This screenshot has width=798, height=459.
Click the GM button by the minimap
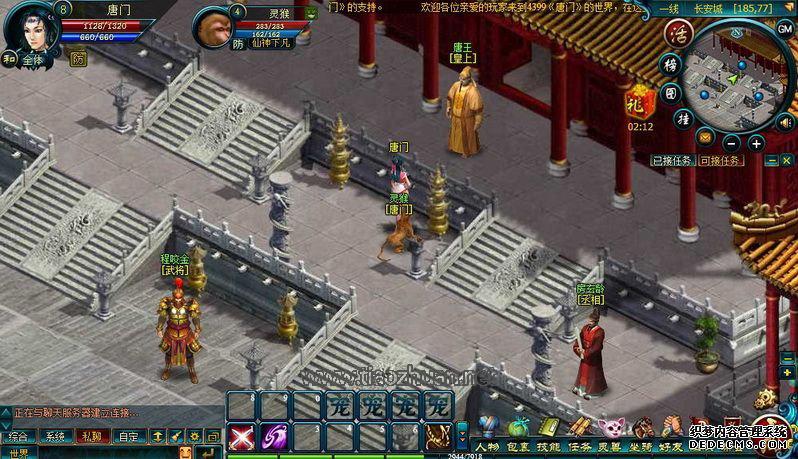pyautogui.click(x=785, y=29)
